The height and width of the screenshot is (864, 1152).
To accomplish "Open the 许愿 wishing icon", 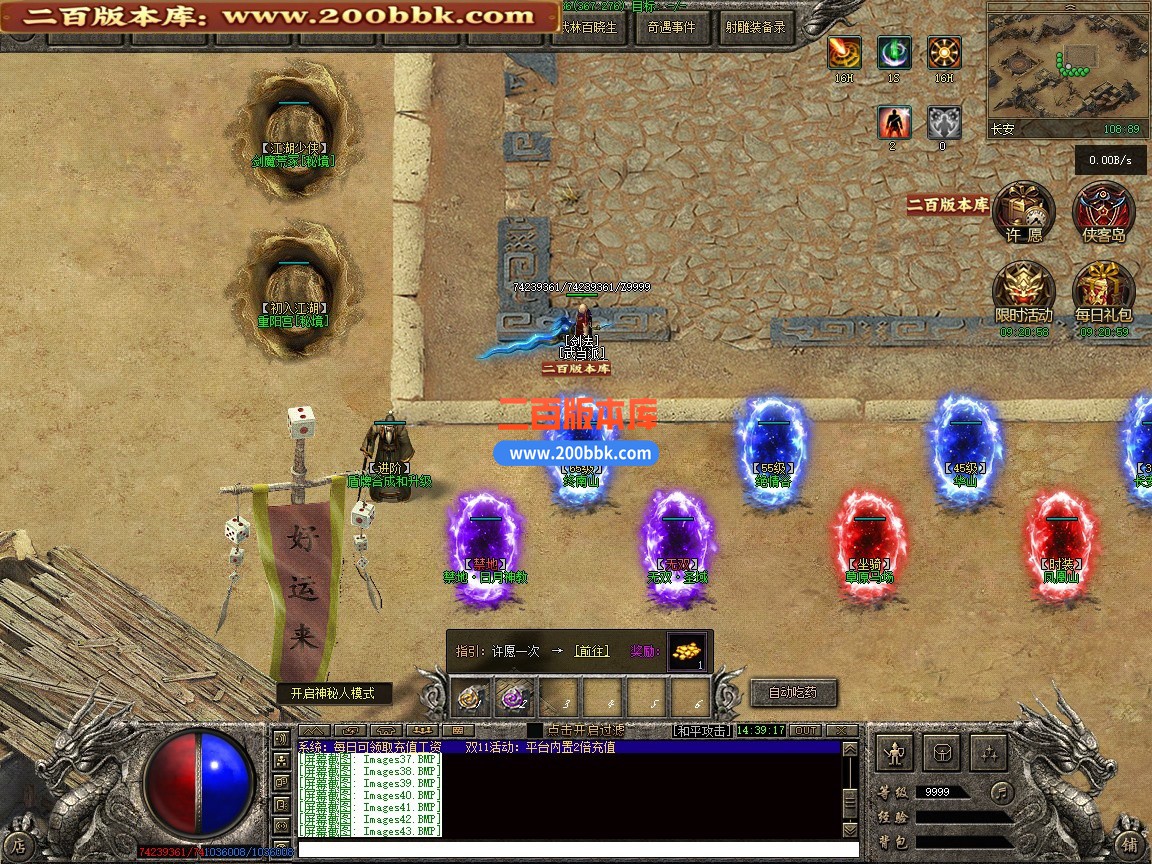I will 1024,212.
